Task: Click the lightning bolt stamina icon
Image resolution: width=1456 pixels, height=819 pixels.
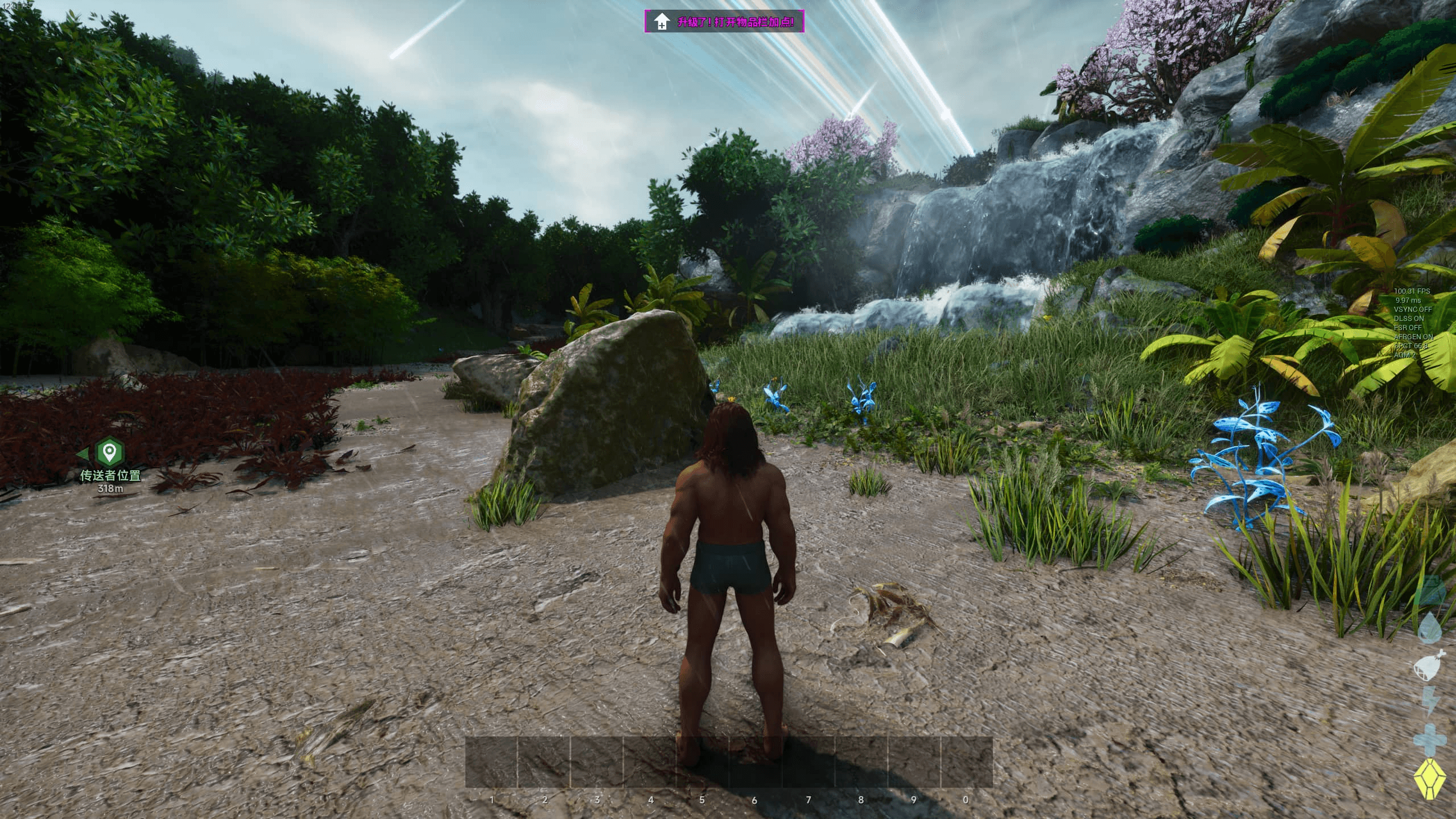Action: 1430,701
